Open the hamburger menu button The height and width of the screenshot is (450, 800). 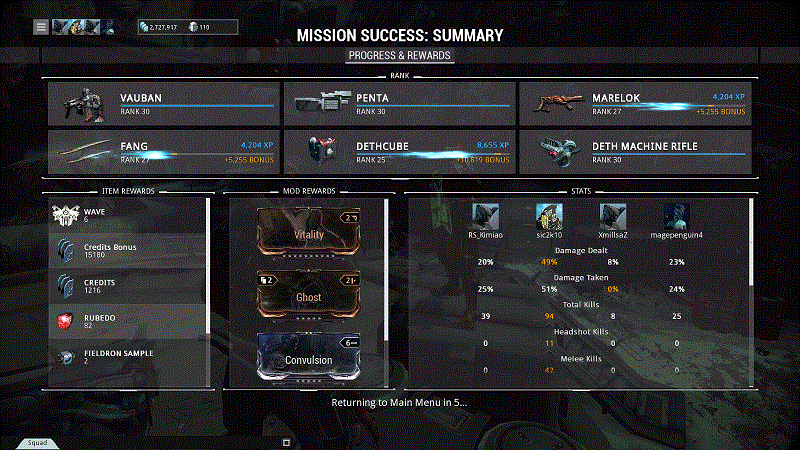click(41, 27)
